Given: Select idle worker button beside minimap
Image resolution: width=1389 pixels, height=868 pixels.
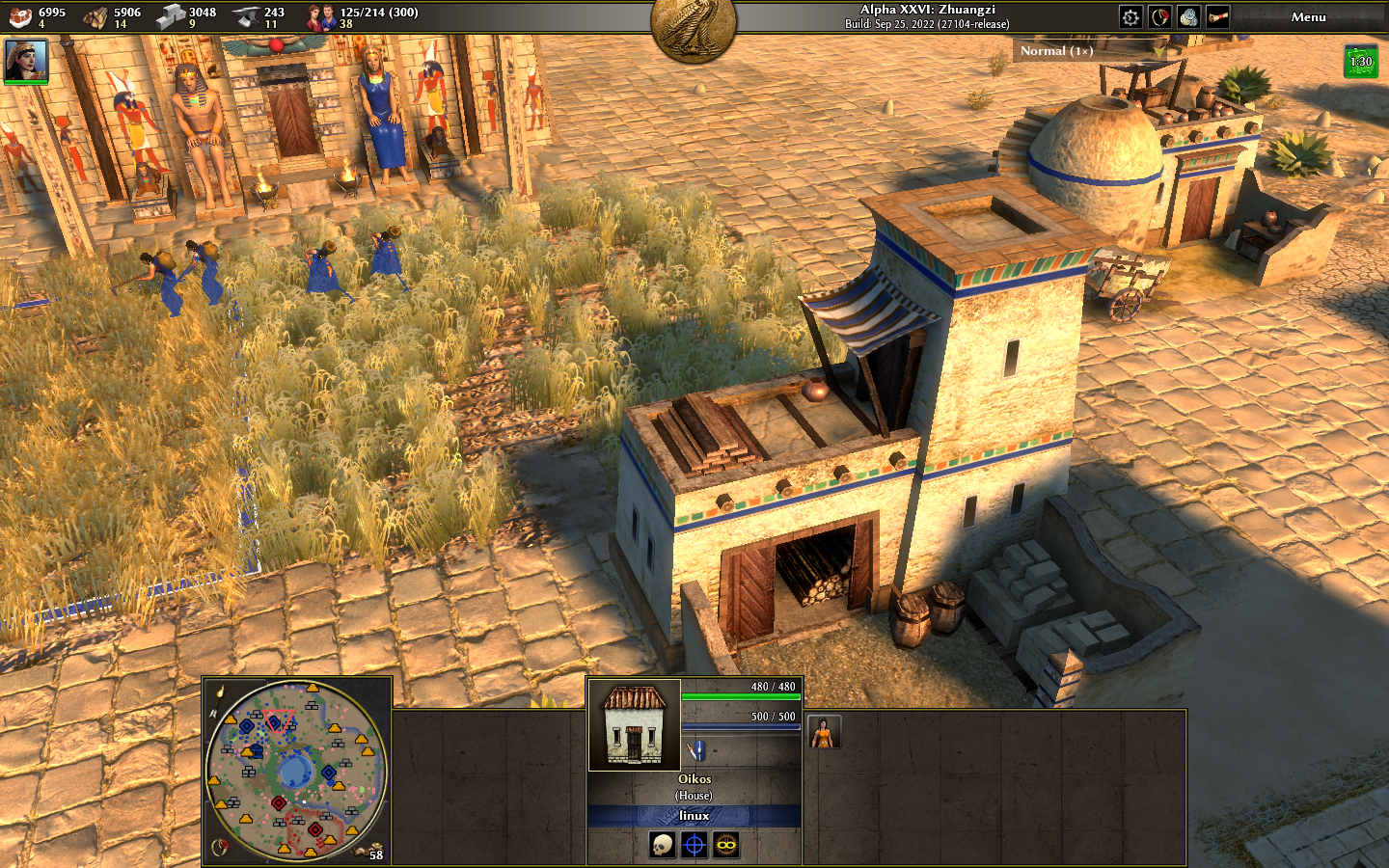Looking at the screenshot, I should 374,851.
